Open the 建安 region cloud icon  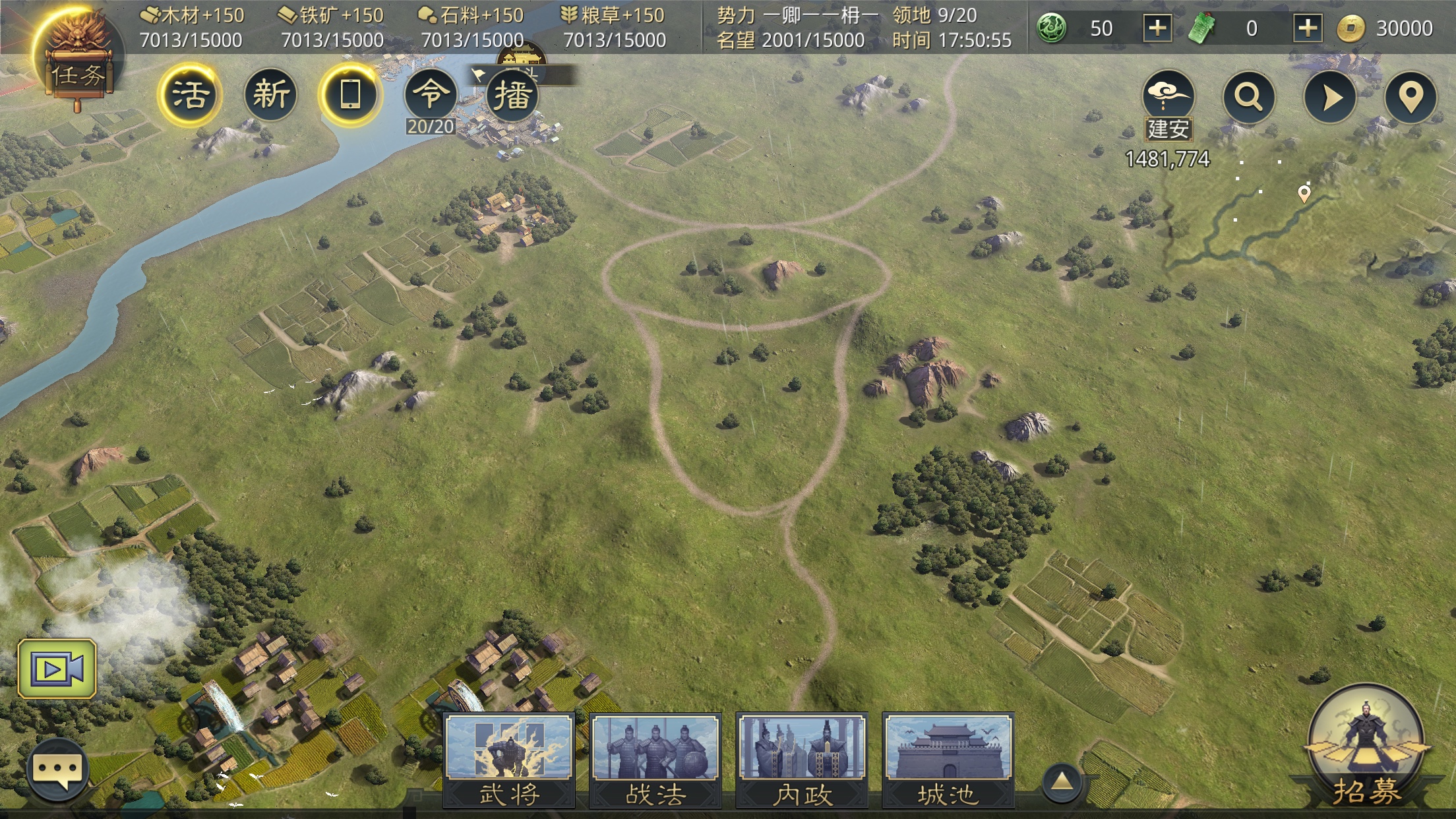coord(1168,96)
